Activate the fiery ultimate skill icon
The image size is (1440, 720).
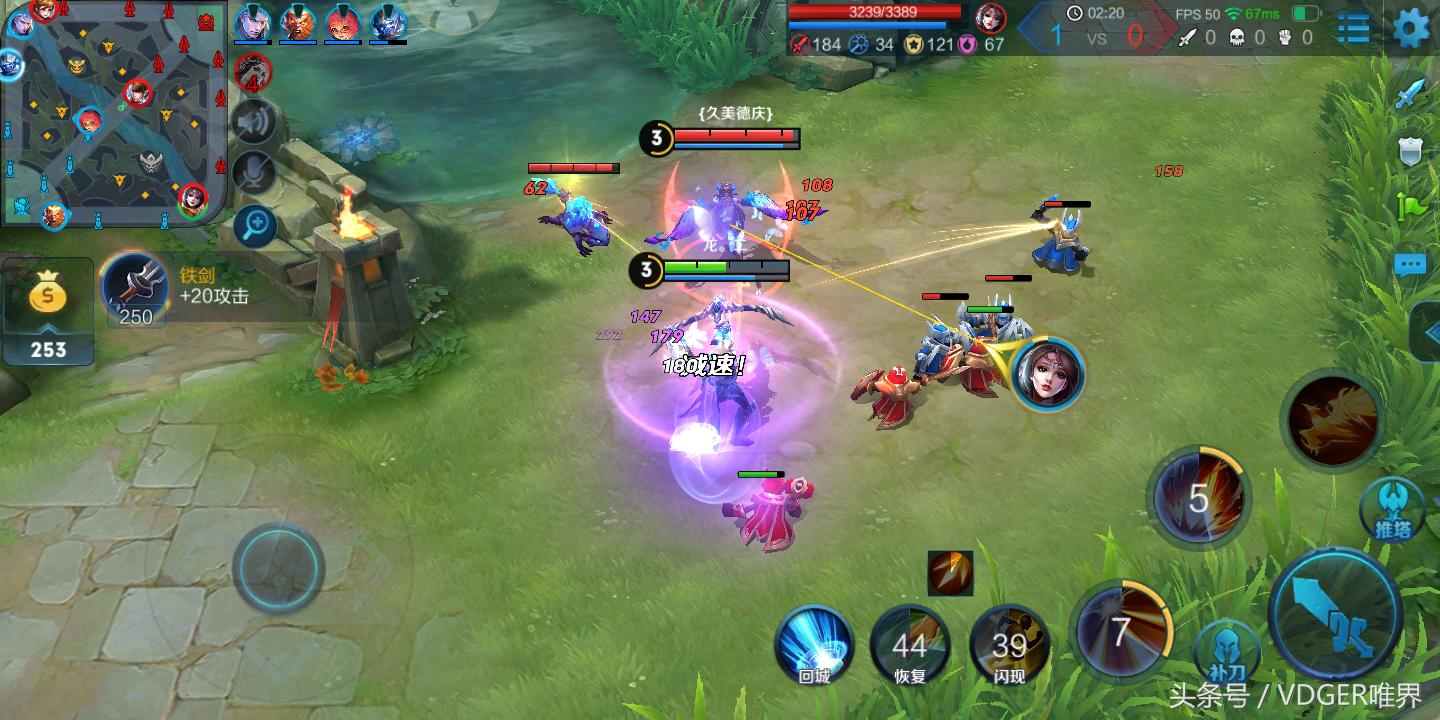coord(1332,418)
